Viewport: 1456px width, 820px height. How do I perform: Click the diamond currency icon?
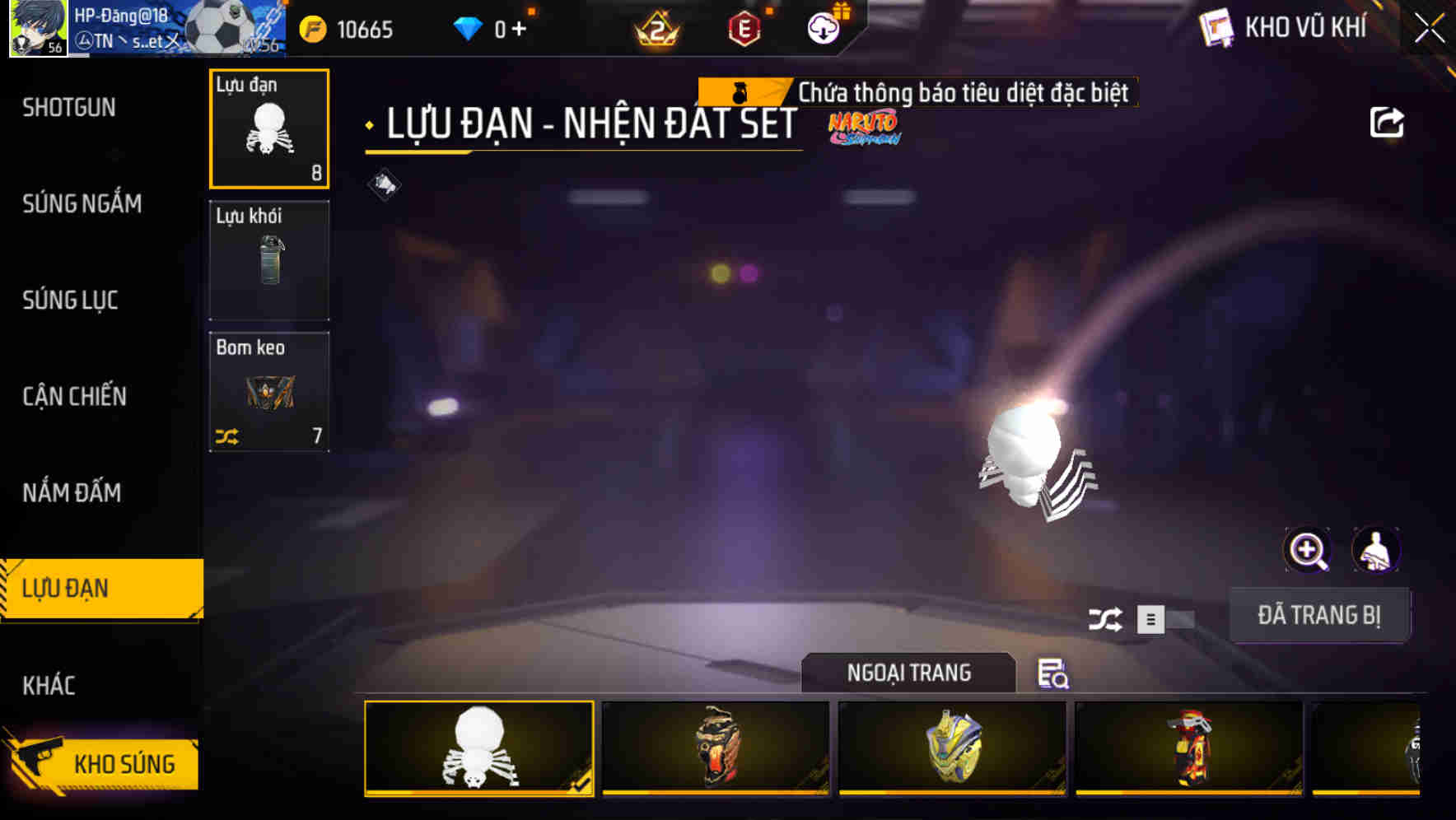468,27
